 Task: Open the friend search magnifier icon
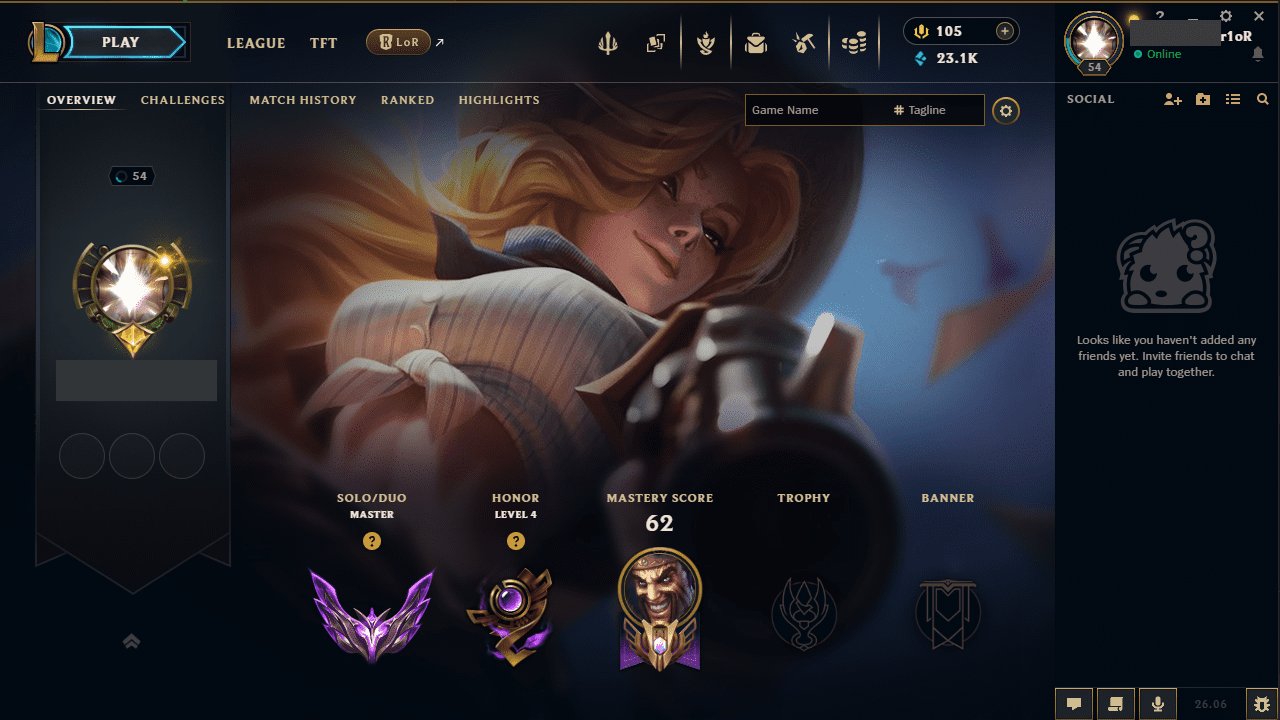(1262, 99)
